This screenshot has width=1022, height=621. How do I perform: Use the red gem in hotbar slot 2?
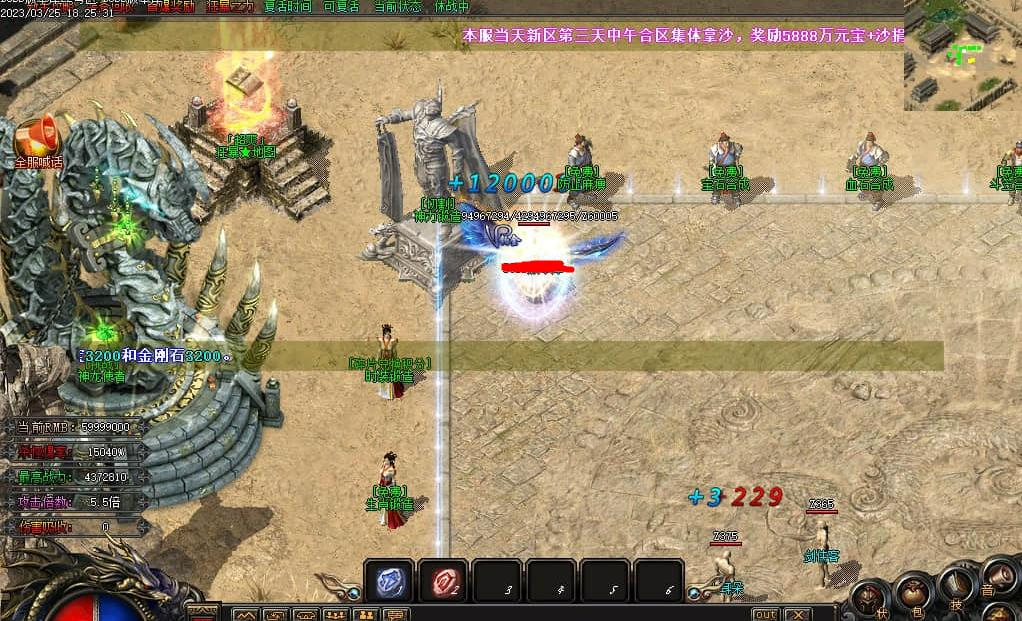[x=443, y=582]
